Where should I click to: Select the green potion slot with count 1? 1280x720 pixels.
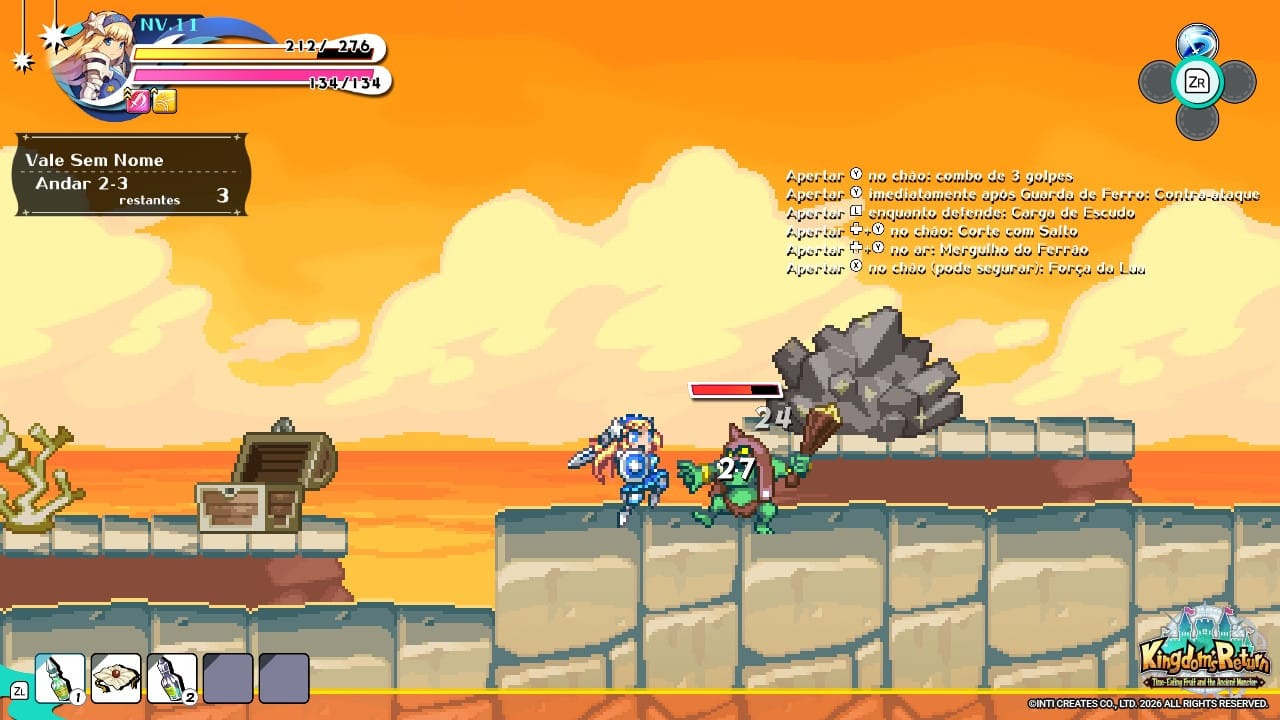[x=60, y=678]
